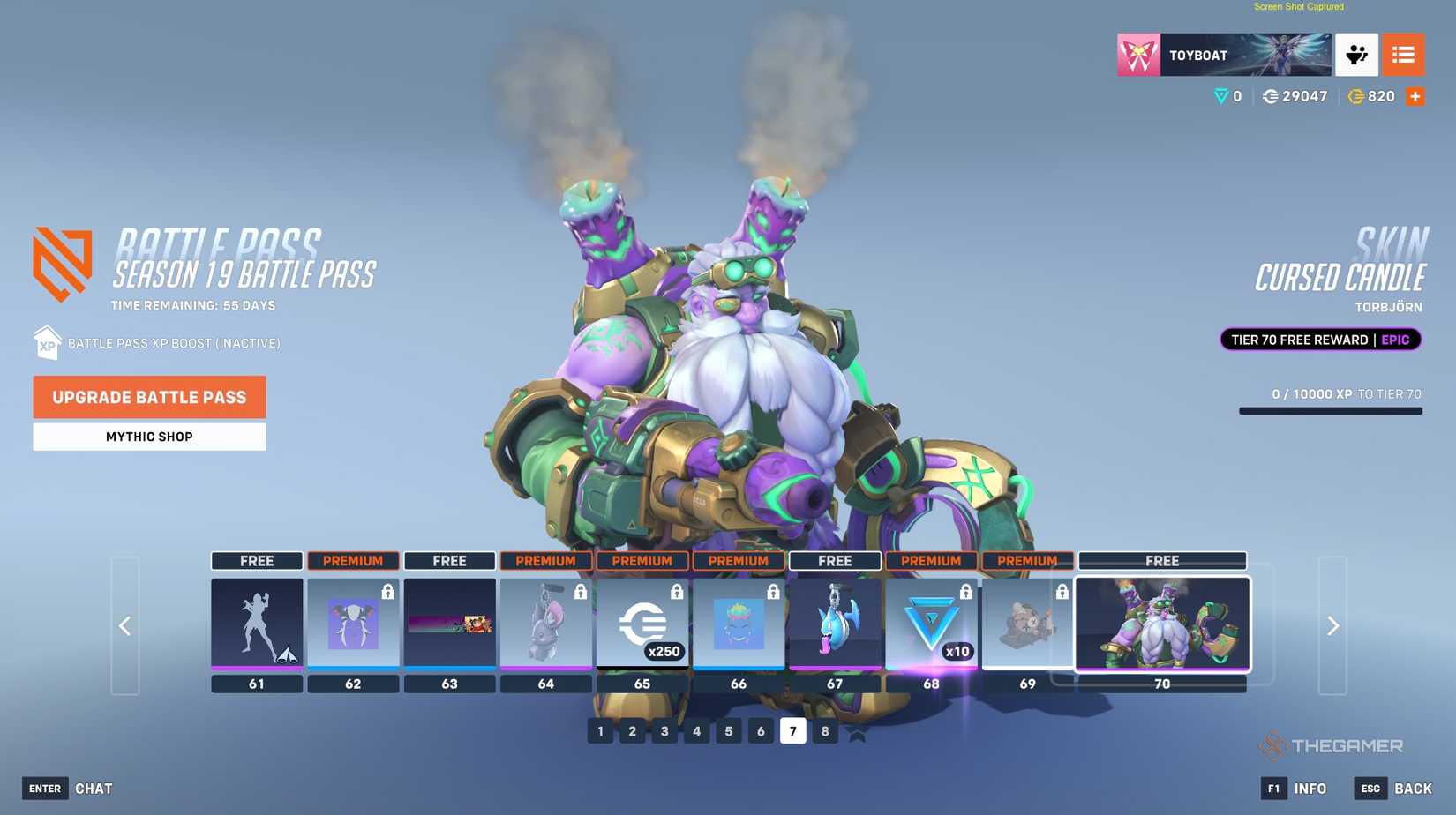The width and height of the screenshot is (1456, 815).
Task: Select the tier 70 Cursed Candle skin
Action: (1162, 624)
